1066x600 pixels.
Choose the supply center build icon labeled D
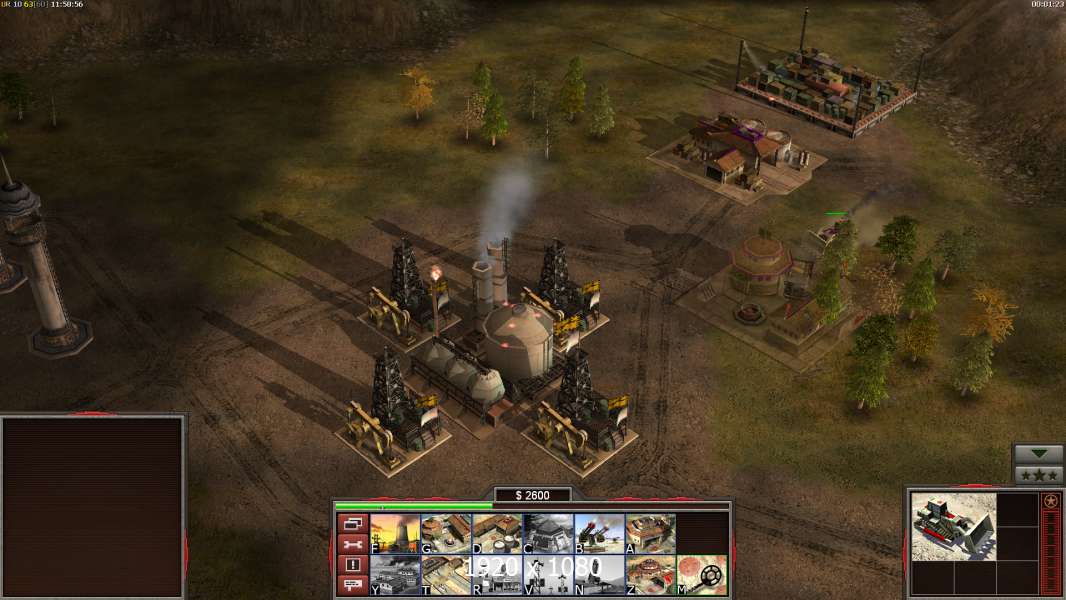point(497,534)
